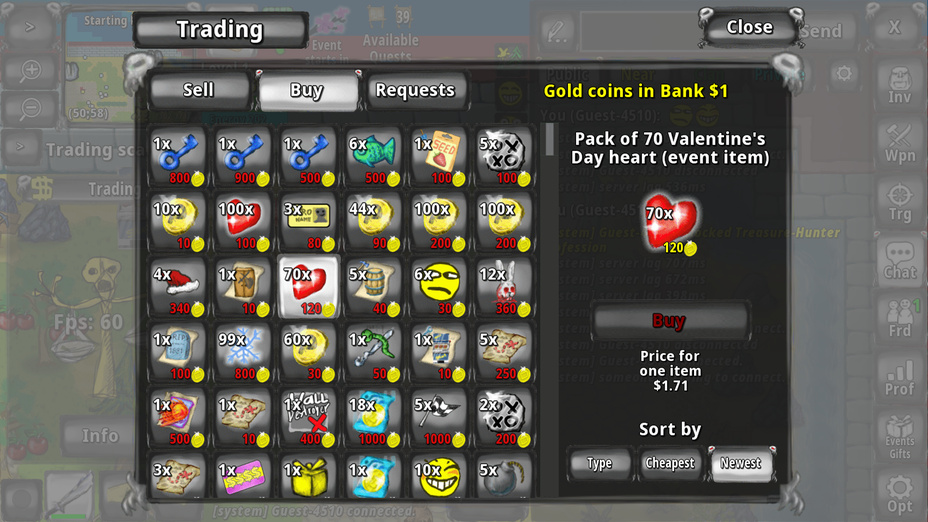The image size is (928, 522).
Task: Sort listings by Cheapest
Action: pos(670,463)
